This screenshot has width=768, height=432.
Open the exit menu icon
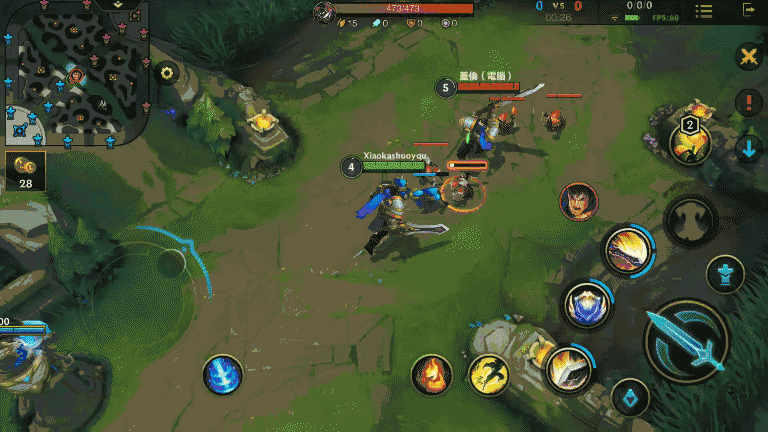749,10
